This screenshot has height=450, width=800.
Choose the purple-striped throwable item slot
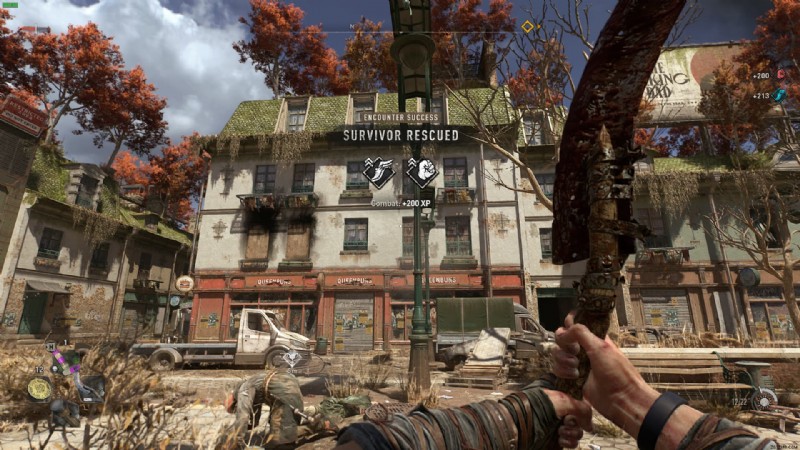63,361
